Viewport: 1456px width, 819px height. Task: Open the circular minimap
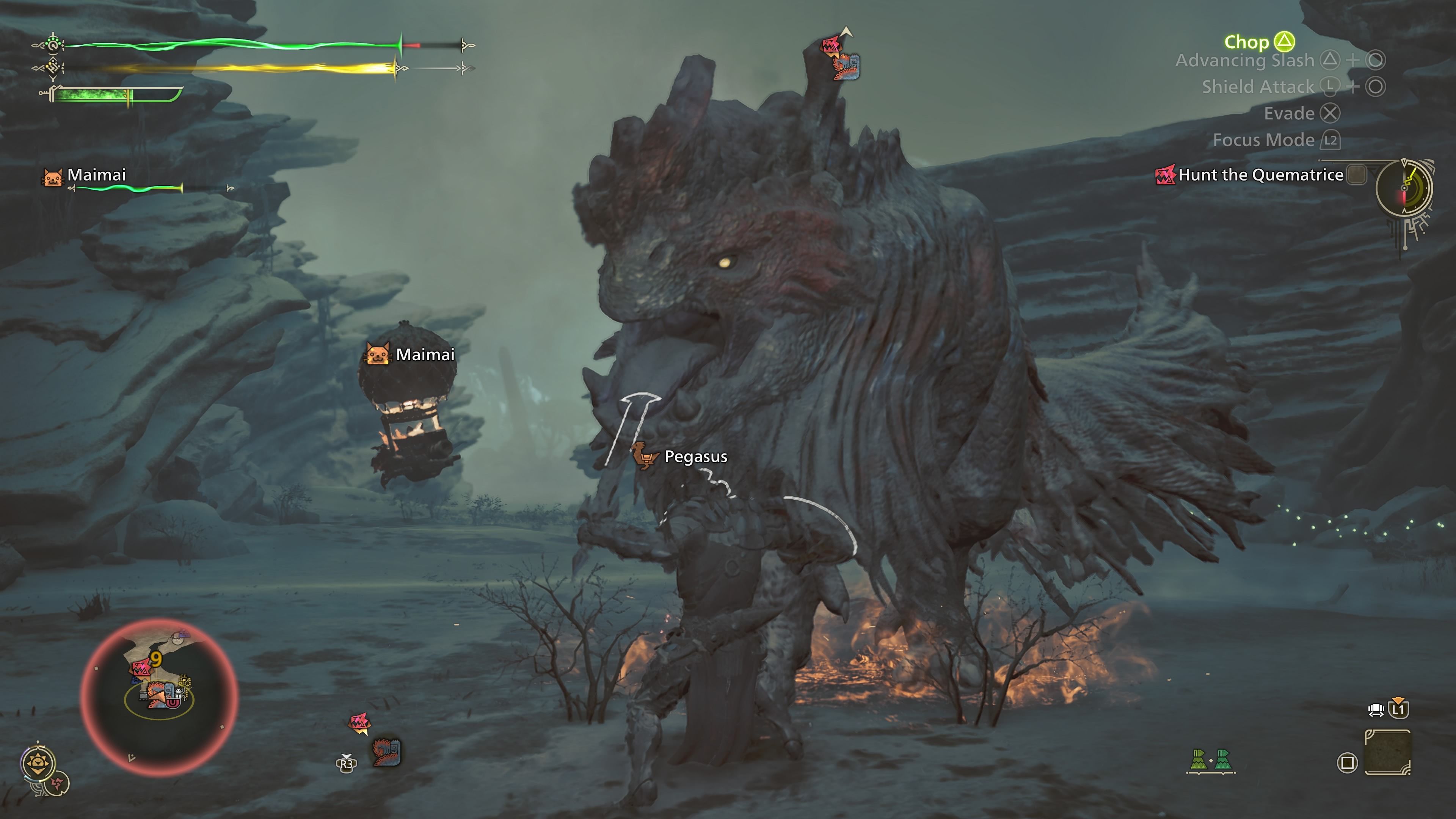159,697
